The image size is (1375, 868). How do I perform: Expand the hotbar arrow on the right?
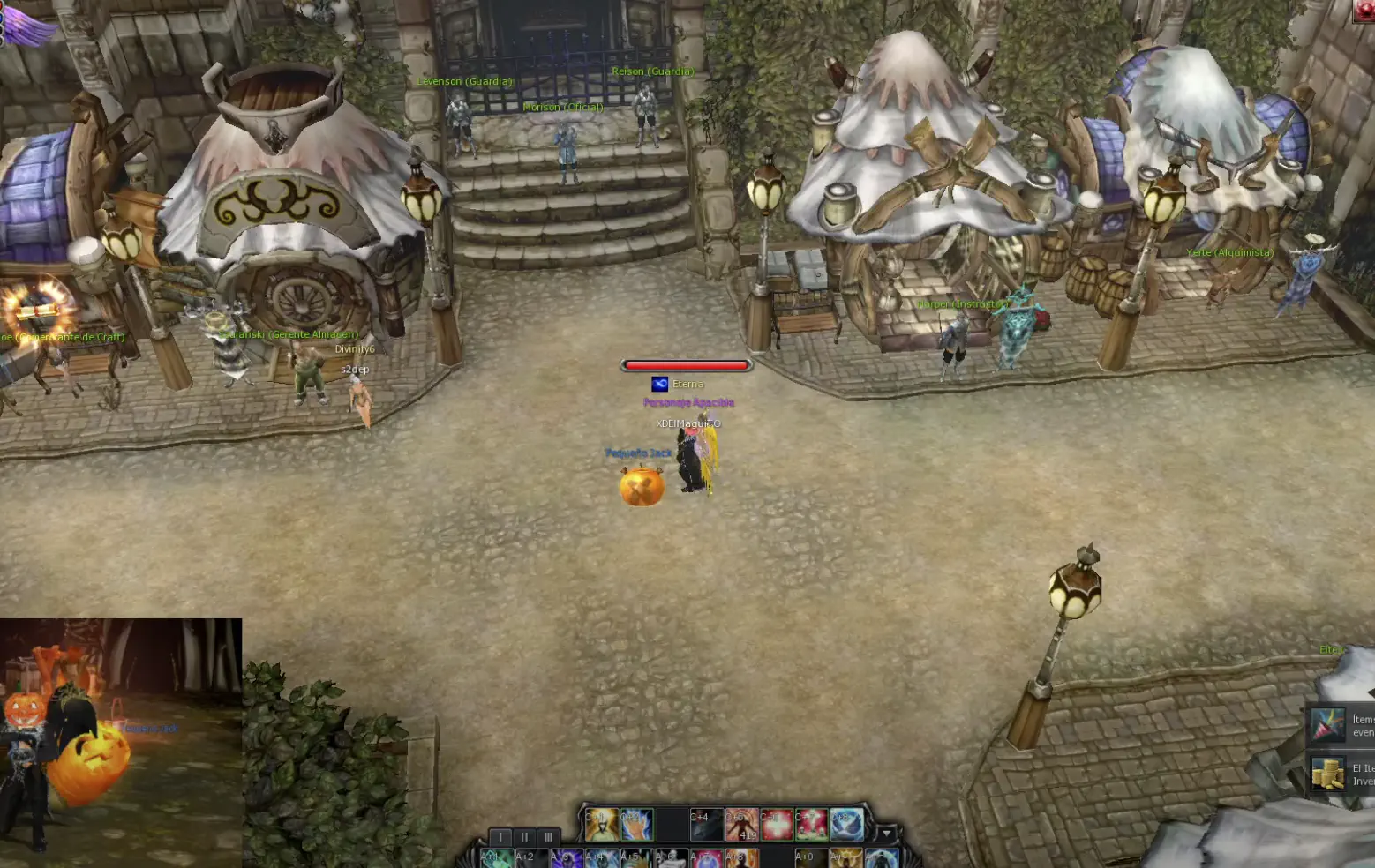[886, 834]
